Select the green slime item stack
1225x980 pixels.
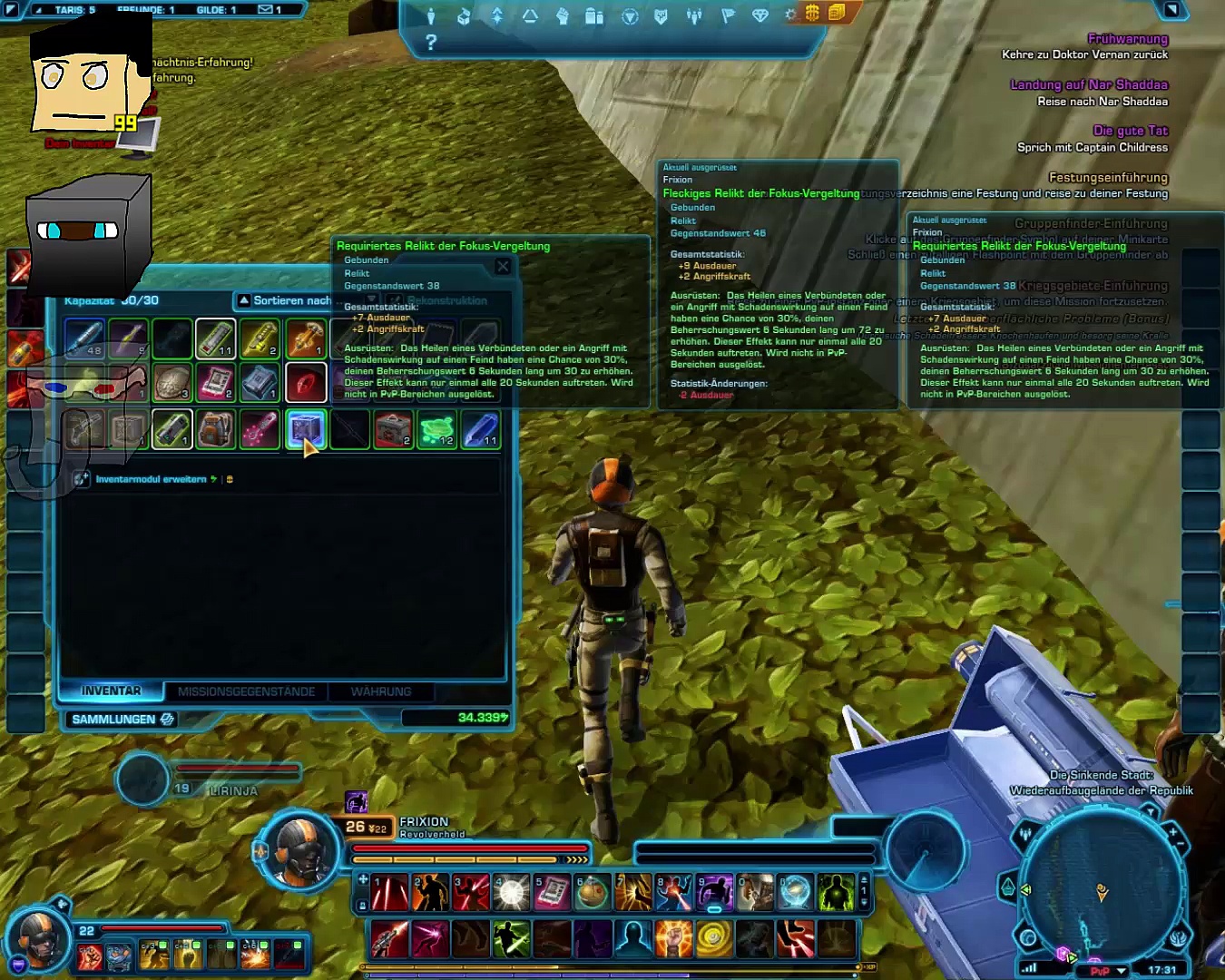point(437,429)
